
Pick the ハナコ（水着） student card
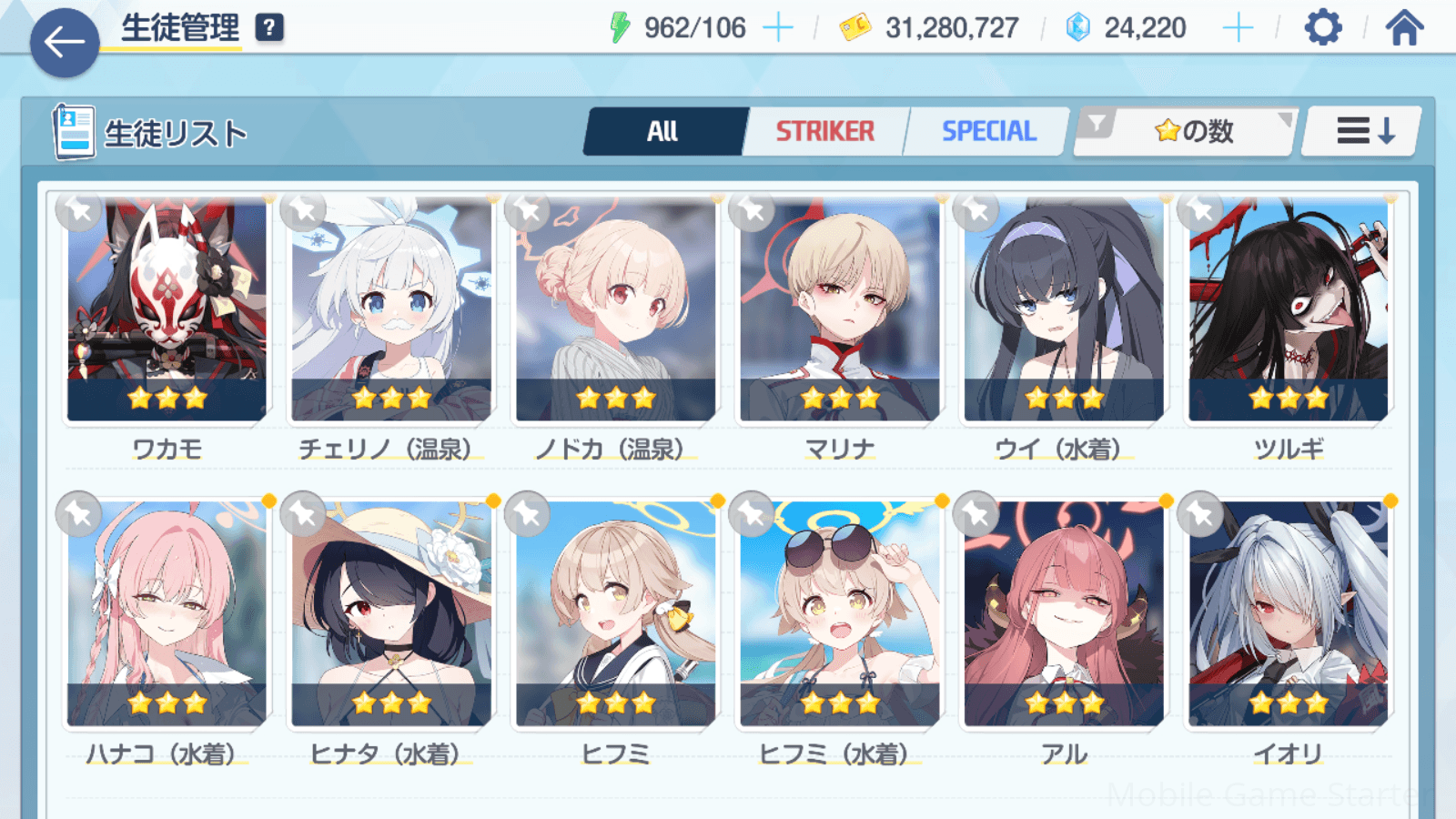point(167,614)
